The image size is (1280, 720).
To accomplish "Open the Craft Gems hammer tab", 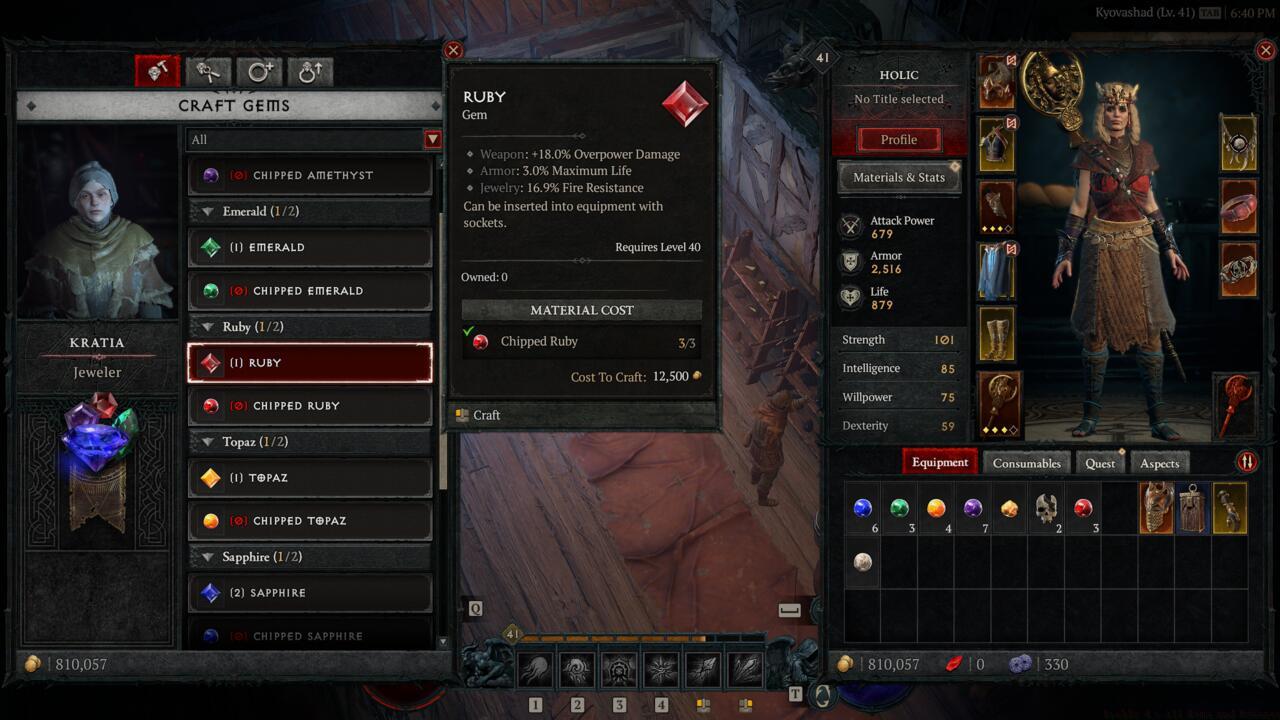I will [x=157, y=71].
